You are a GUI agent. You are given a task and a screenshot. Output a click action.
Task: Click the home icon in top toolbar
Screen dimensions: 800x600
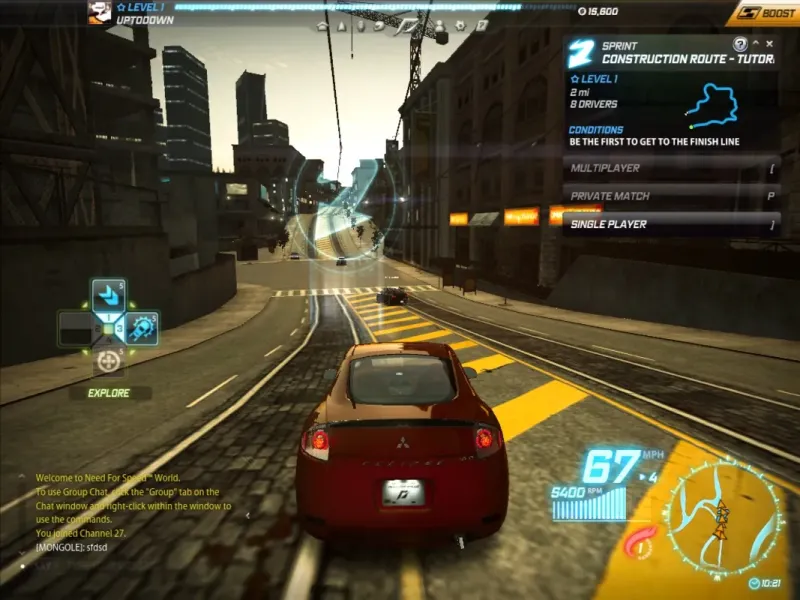[x=322, y=26]
